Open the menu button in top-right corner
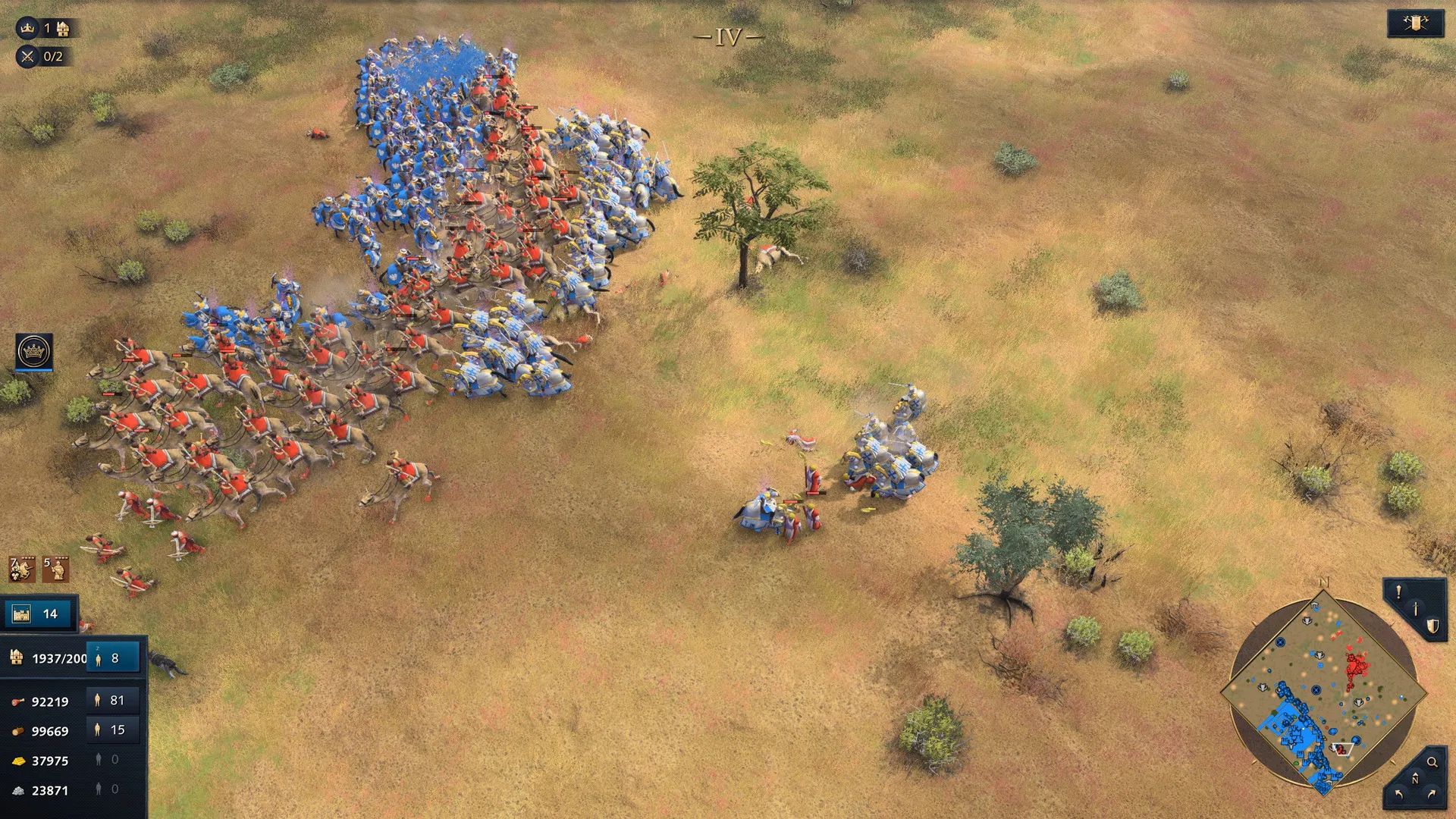Image resolution: width=1456 pixels, height=819 pixels. pyautogui.click(x=1415, y=24)
